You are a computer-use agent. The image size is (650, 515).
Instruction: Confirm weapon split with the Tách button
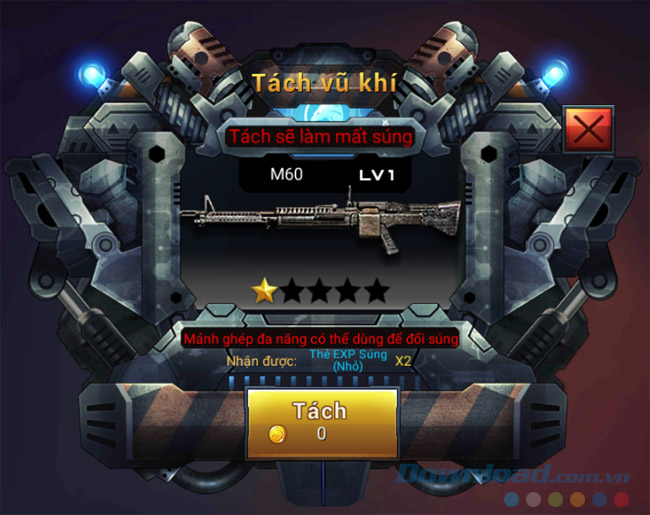pos(321,419)
